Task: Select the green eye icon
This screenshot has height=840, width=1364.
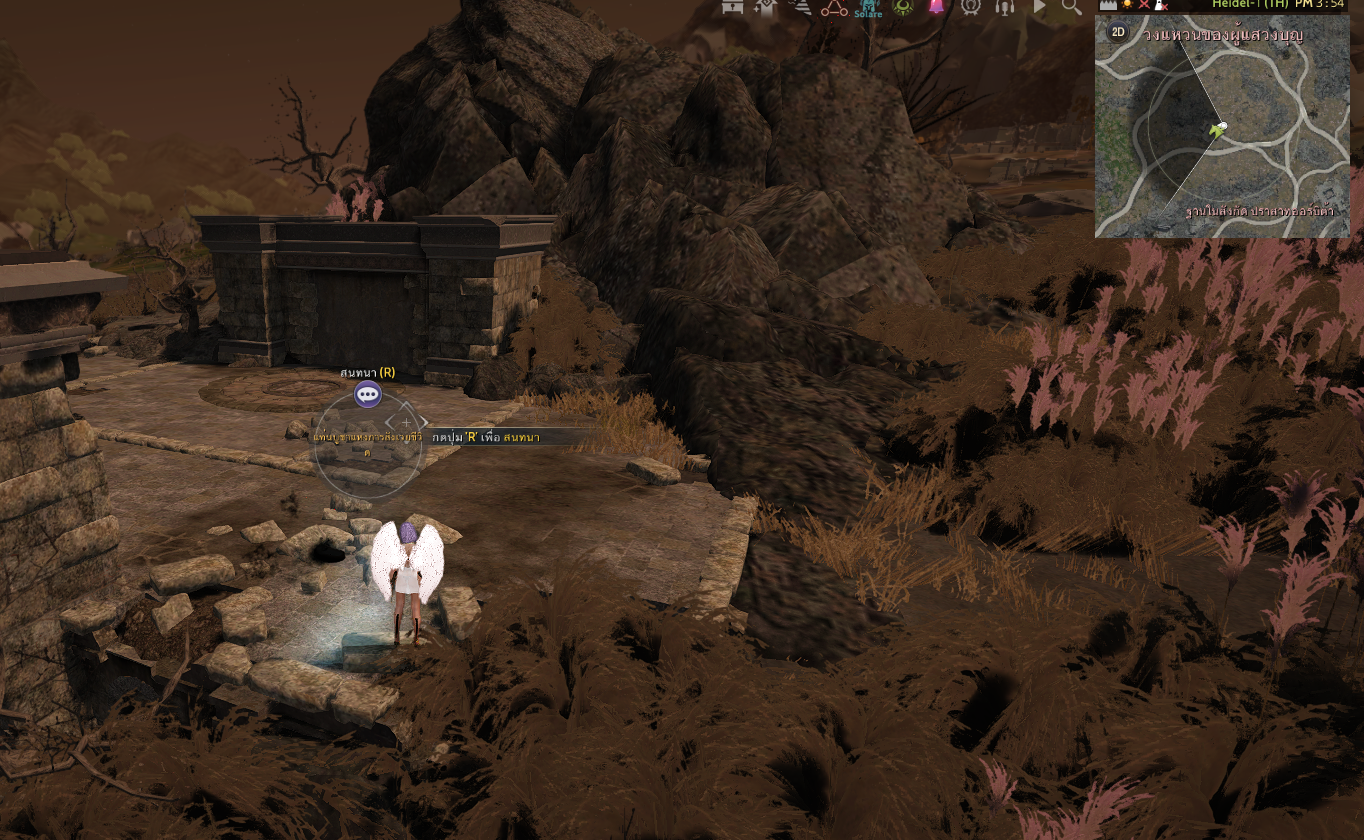Action: click(x=903, y=7)
